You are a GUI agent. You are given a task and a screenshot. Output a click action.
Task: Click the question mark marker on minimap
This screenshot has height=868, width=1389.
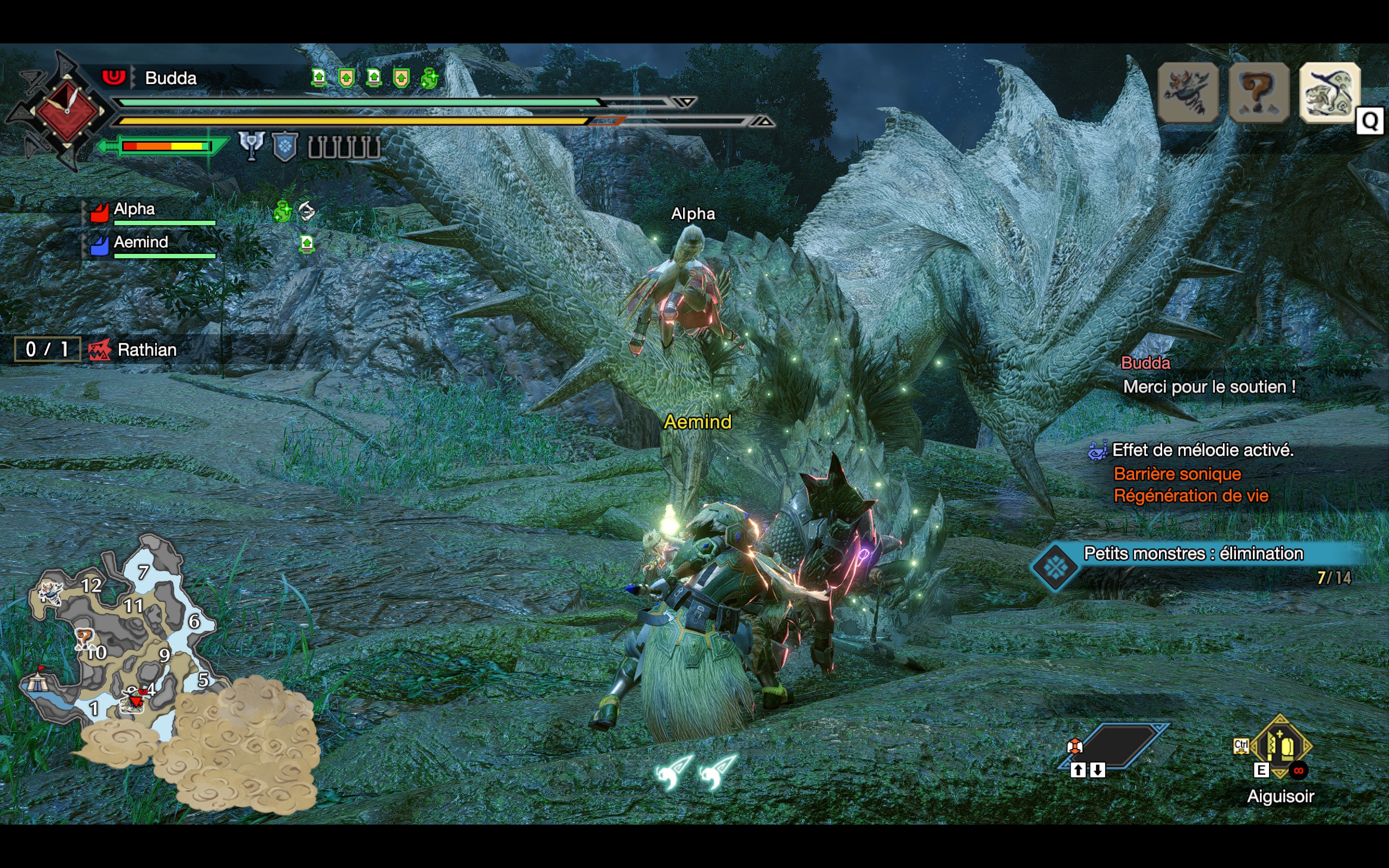tap(85, 637)
